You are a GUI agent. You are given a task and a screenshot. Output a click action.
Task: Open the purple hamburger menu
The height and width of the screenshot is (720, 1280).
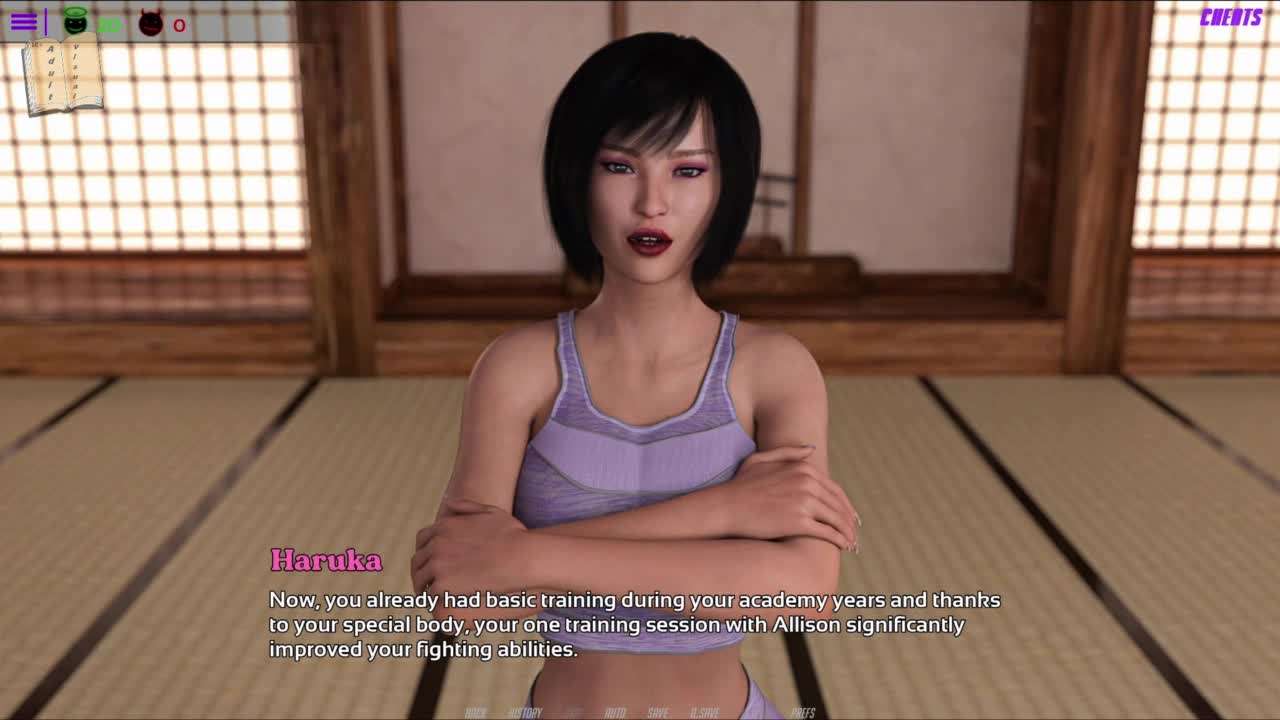tap(24, 22)
